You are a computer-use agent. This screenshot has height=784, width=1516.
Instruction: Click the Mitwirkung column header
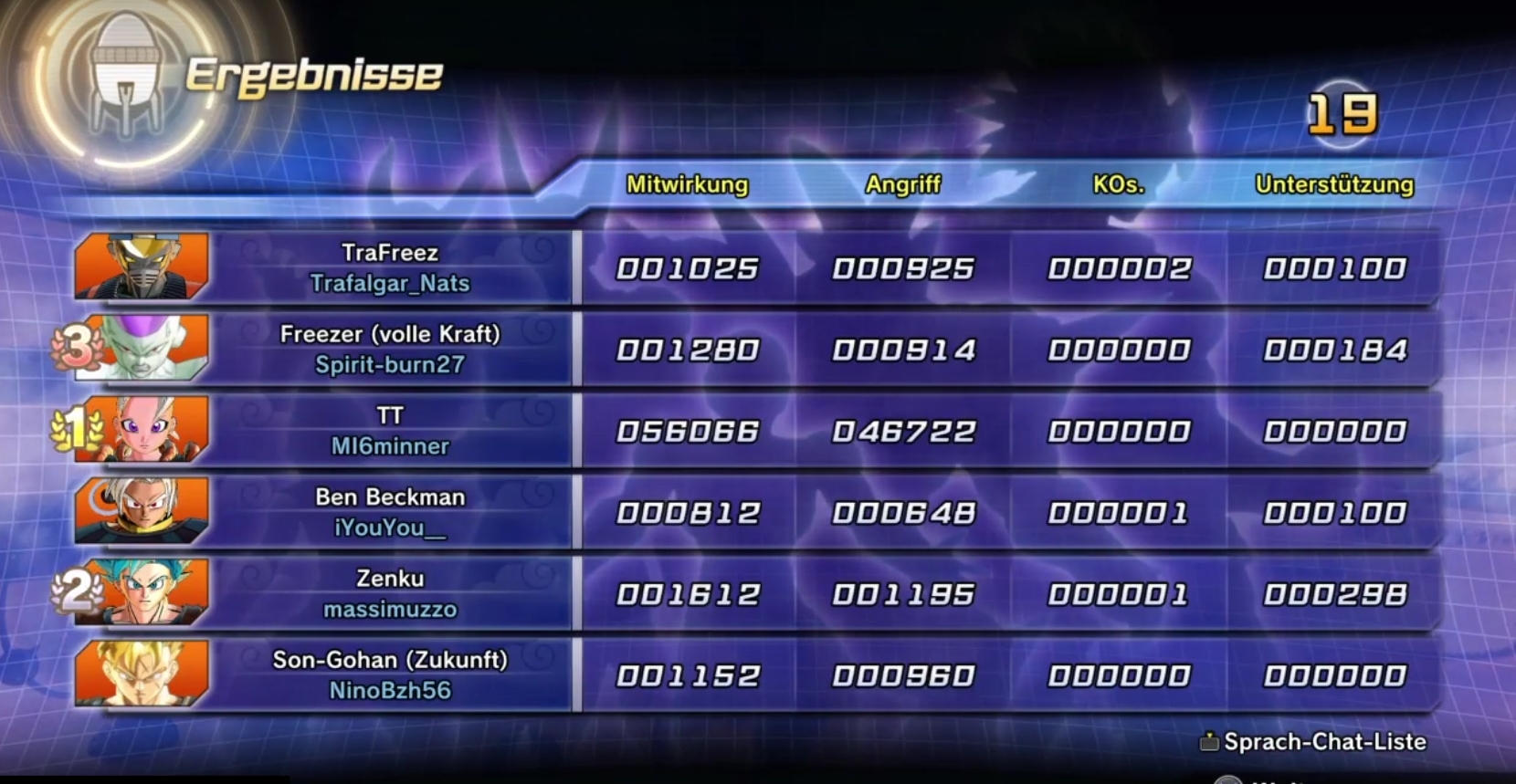coord(686,185)
